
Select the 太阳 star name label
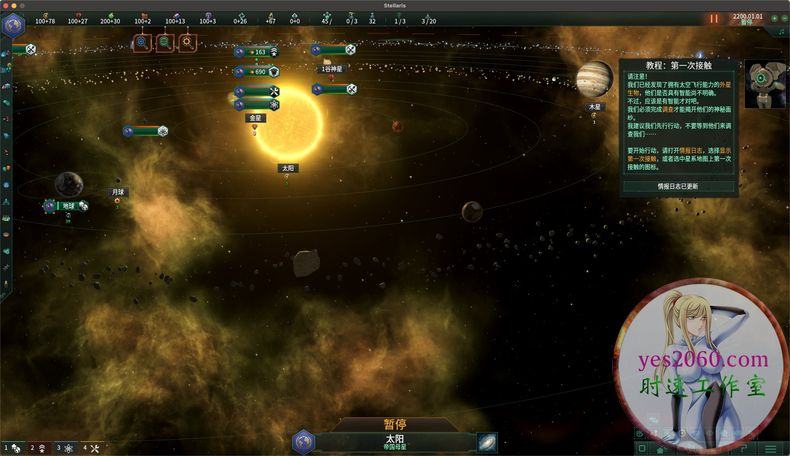(288, 168)
